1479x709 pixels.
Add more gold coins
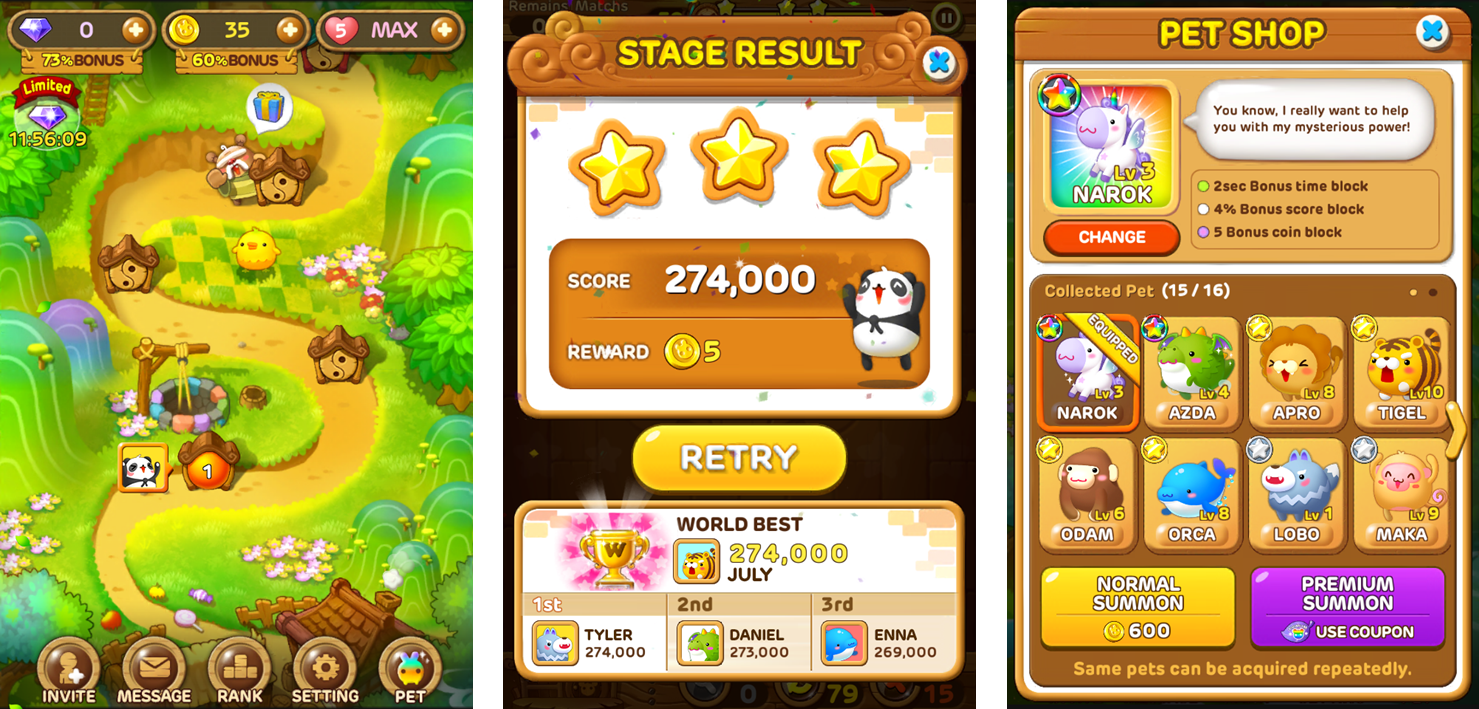[x=289, y=30]
